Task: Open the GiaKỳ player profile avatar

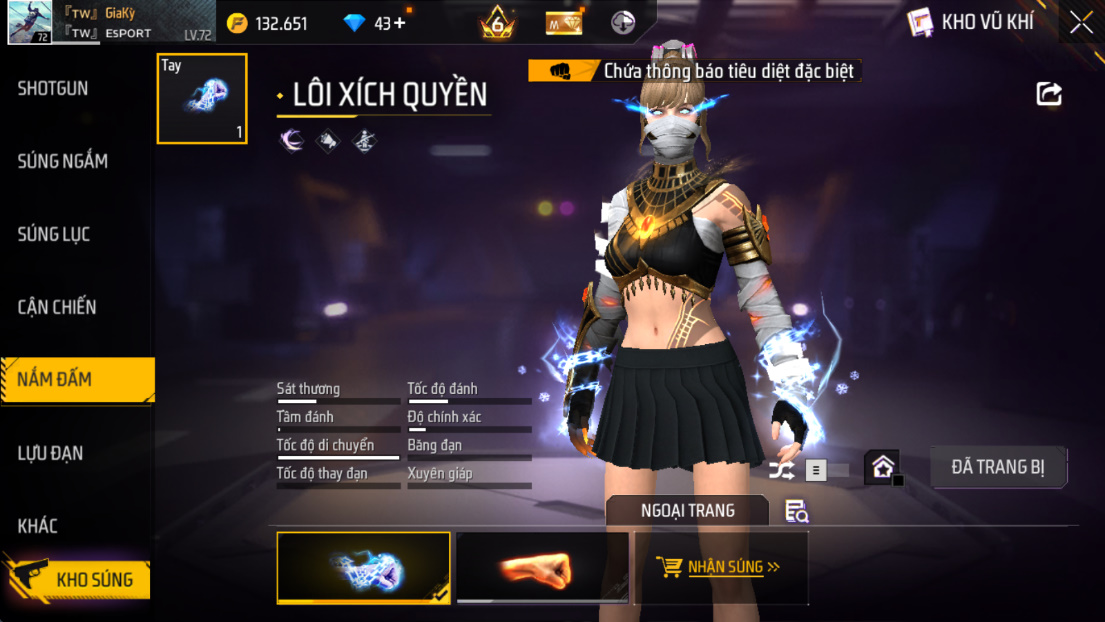Action: pos(30,23)
